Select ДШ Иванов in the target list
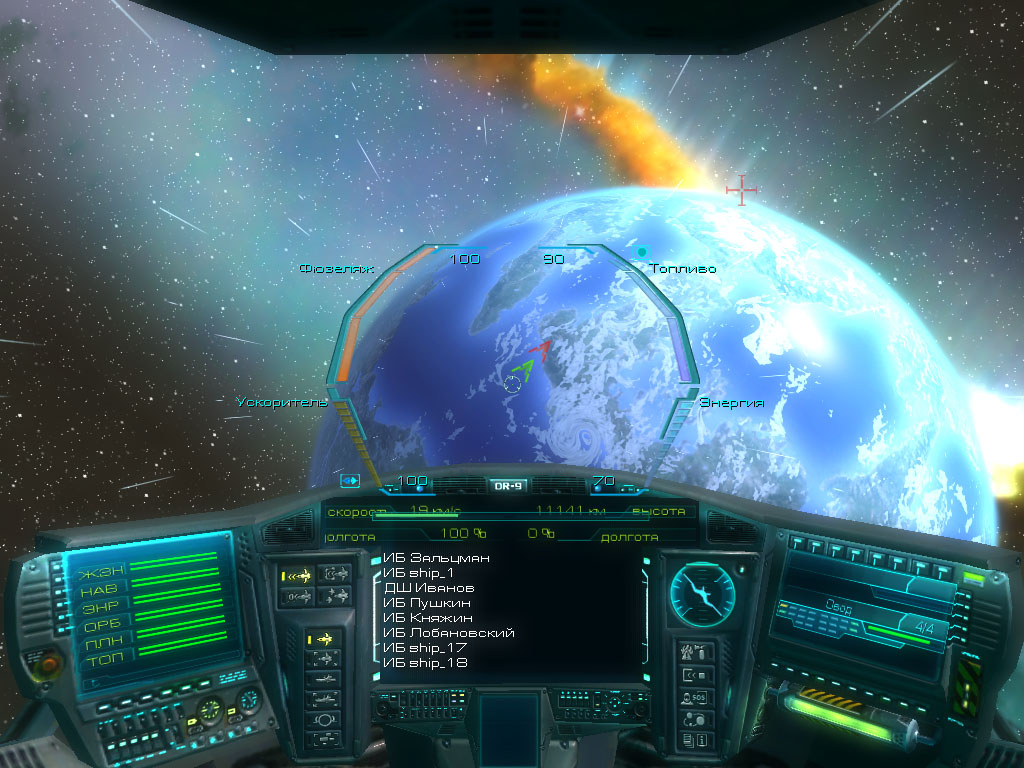The height and width of the screenshot is (768, 1024). tap(430, 588)
